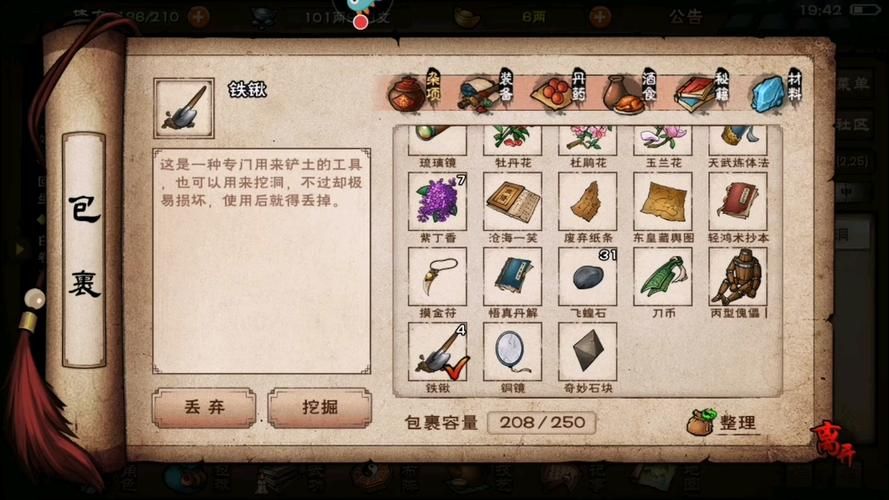Select the 酒食 food tab

click(x=630, y=93)
